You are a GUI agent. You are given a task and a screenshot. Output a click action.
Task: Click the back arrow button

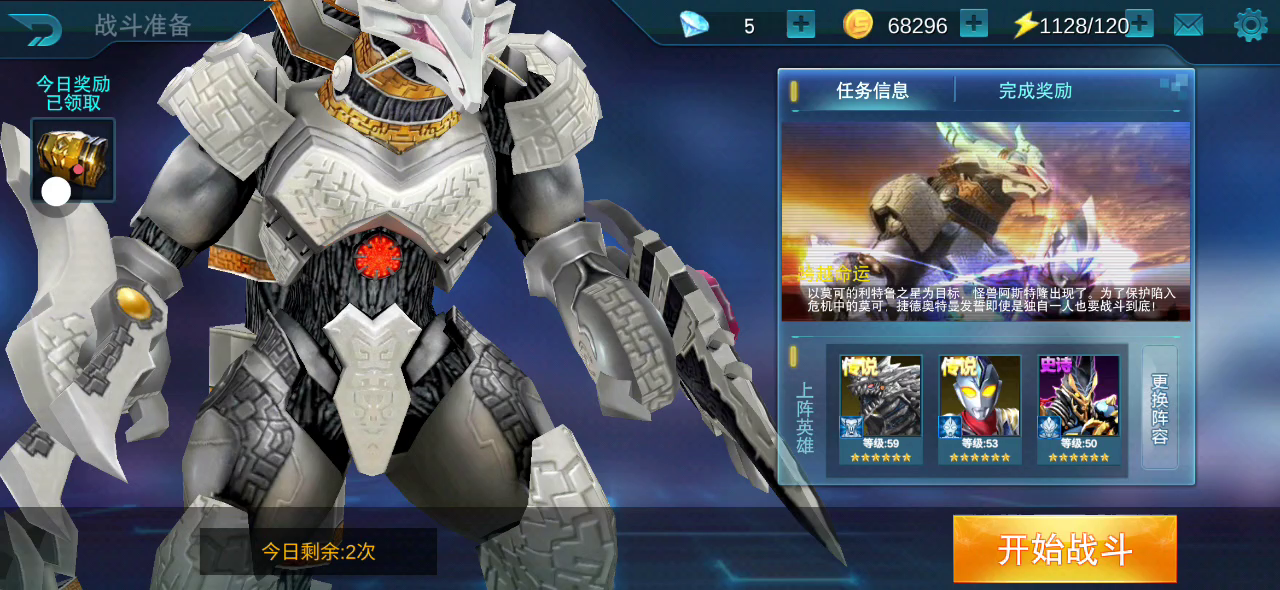34,28
